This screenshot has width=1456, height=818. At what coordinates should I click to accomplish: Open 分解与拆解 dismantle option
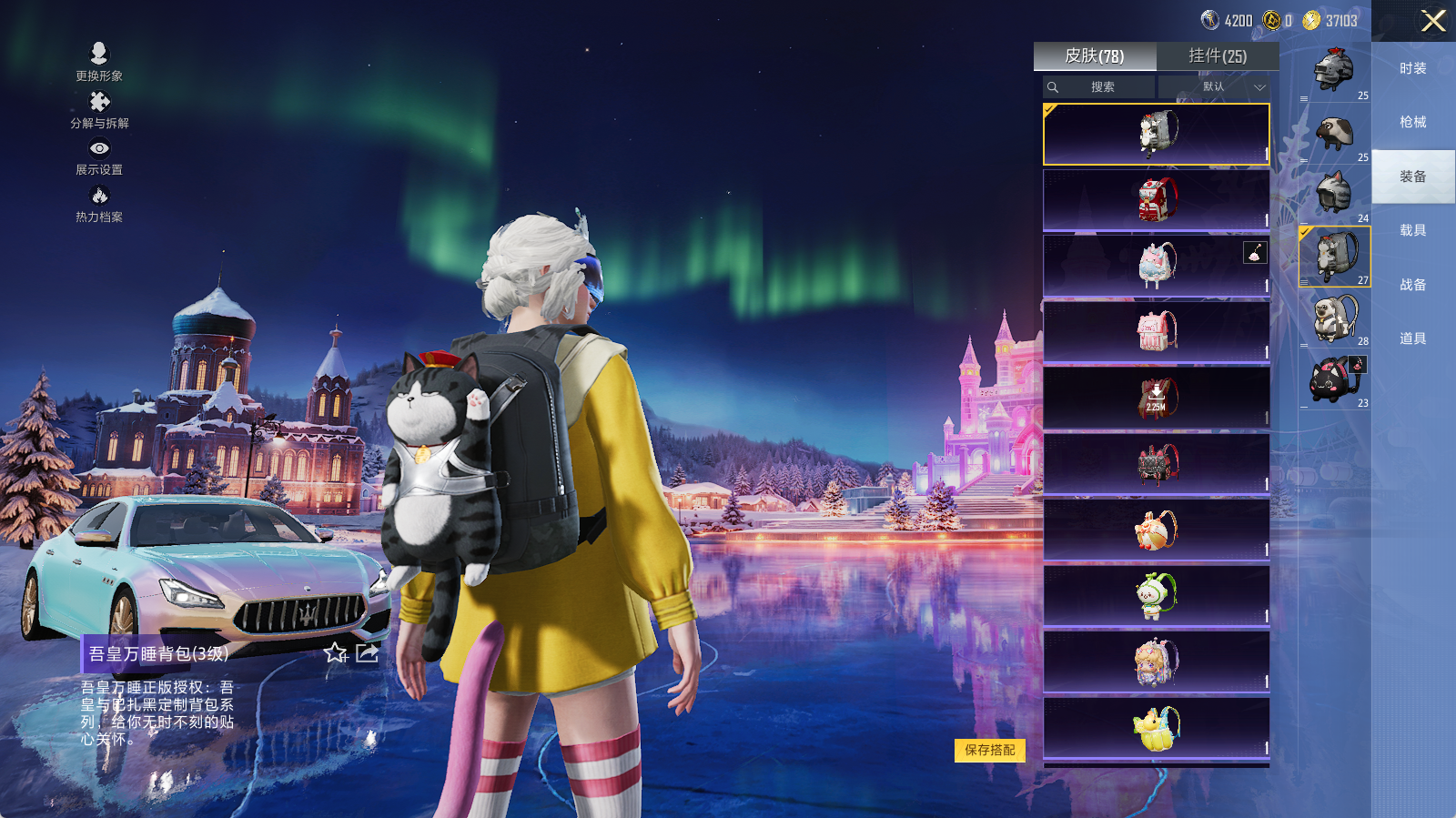tap(99, 109)
